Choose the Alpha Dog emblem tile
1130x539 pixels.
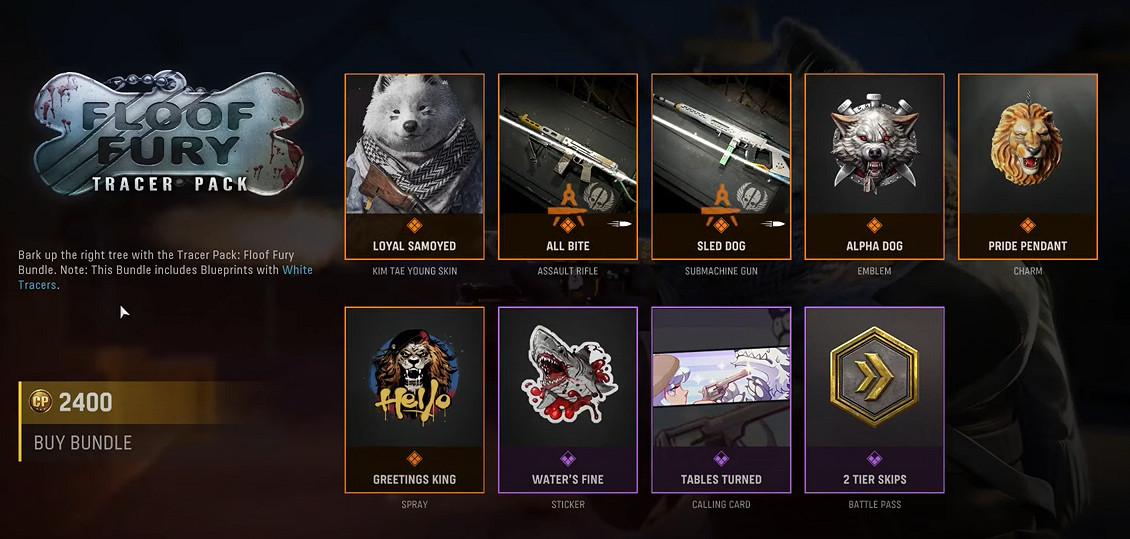[874, 166]
